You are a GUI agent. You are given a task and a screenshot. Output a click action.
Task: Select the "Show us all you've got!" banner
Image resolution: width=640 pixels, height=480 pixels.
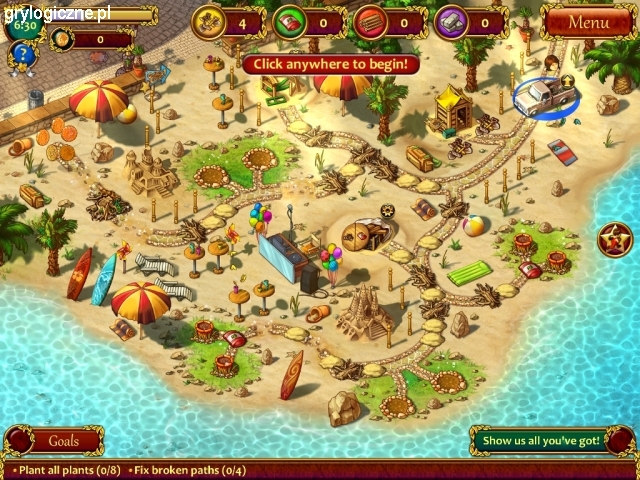[x=542, y=440]
